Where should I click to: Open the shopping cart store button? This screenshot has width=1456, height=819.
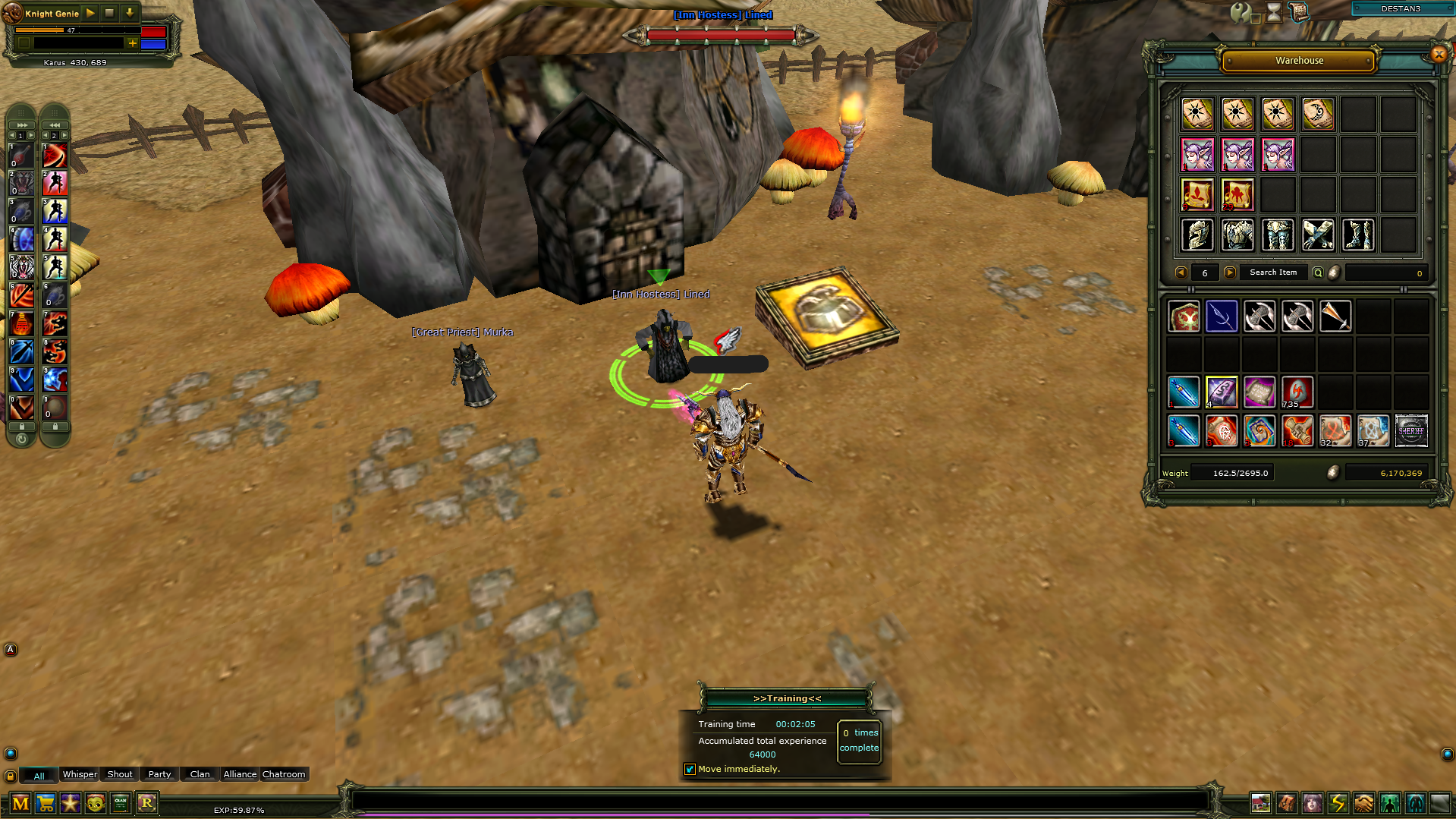(46, 803)
